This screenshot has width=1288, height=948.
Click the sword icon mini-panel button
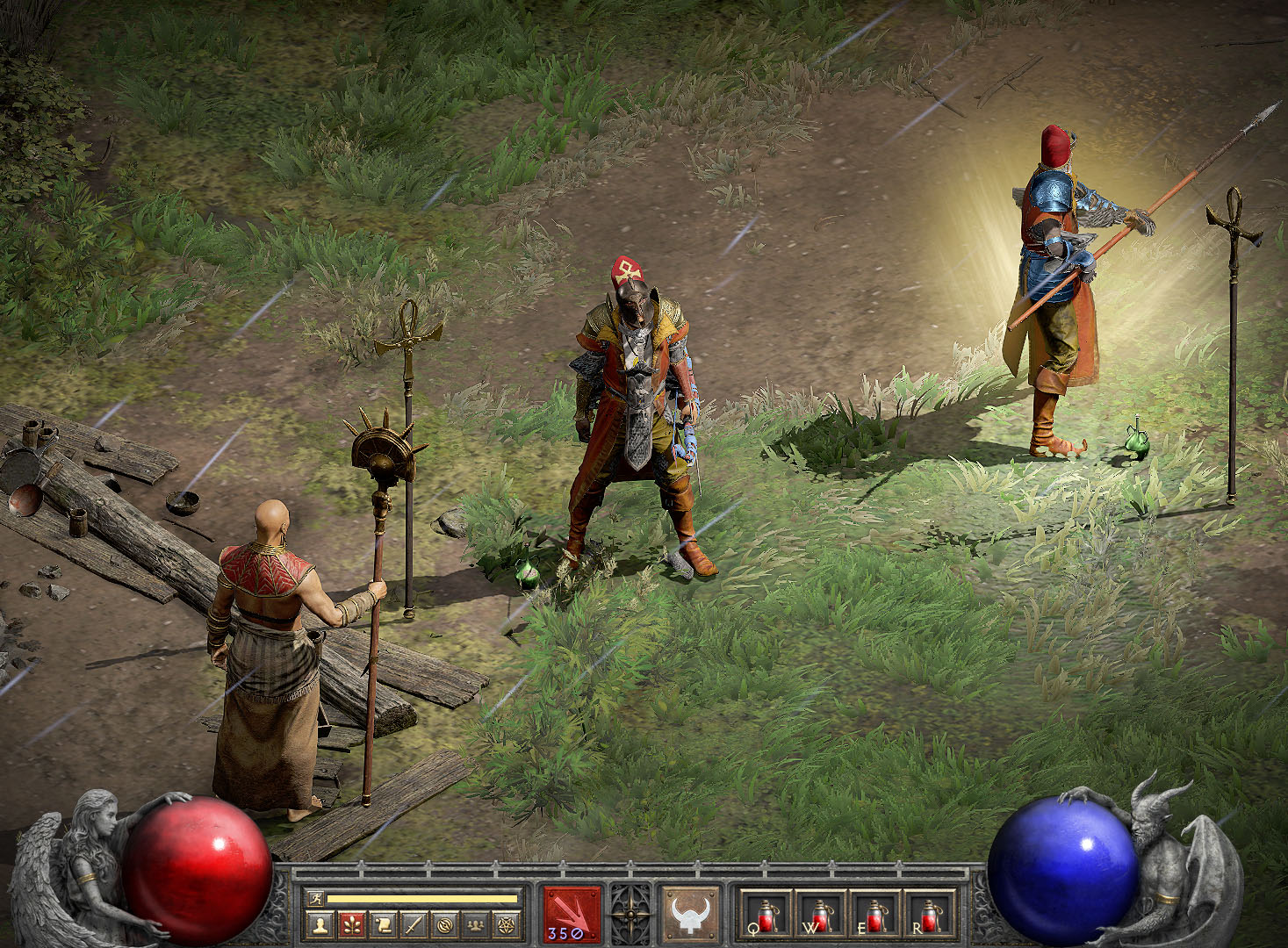click(414, 924)
